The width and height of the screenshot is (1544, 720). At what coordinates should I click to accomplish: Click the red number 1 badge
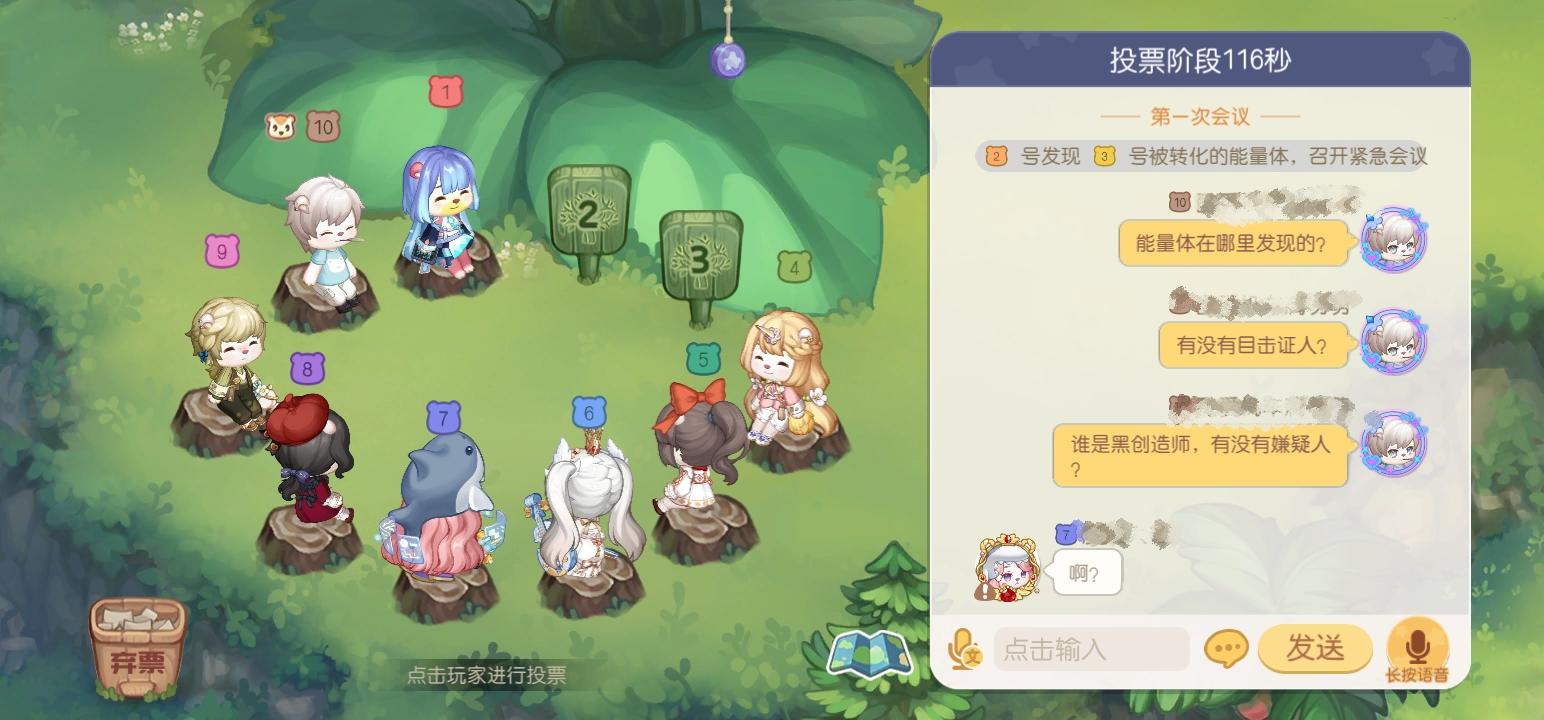(444, 92)
